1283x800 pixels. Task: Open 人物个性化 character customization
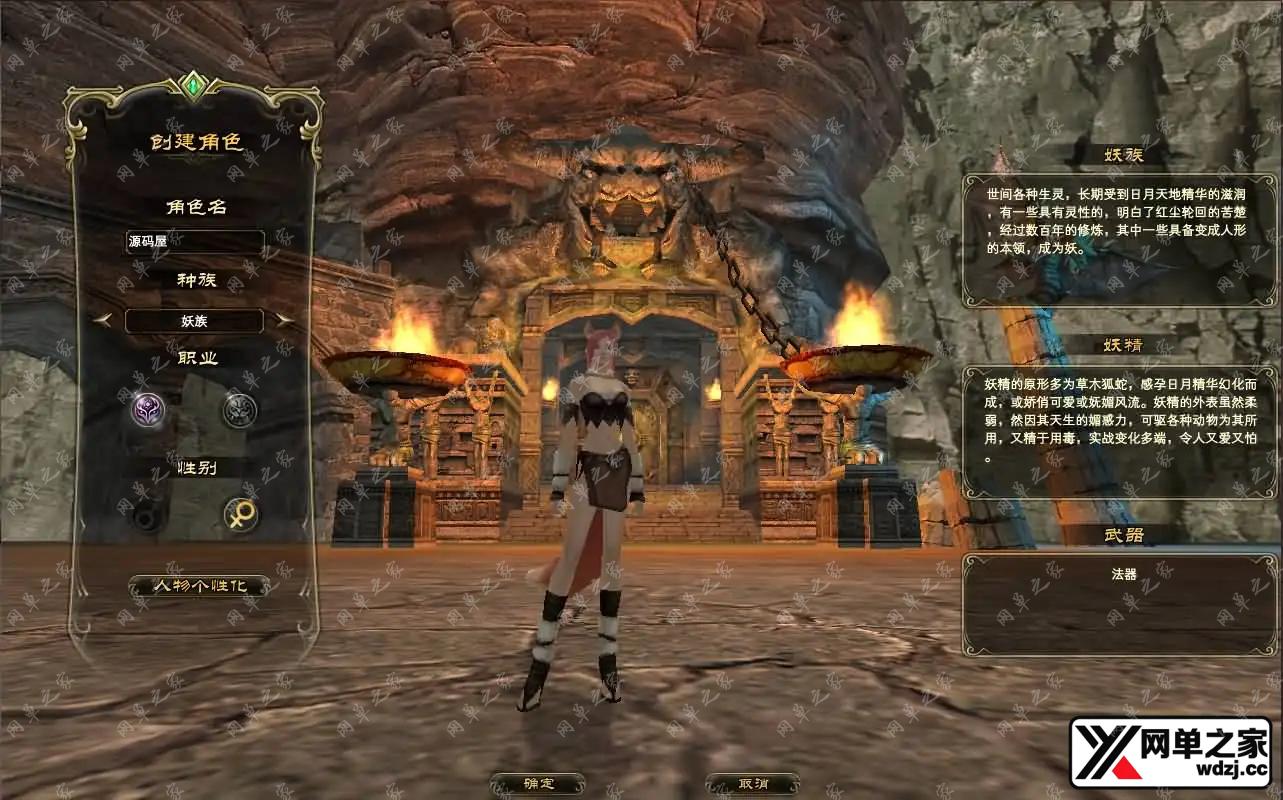point(198,586)
